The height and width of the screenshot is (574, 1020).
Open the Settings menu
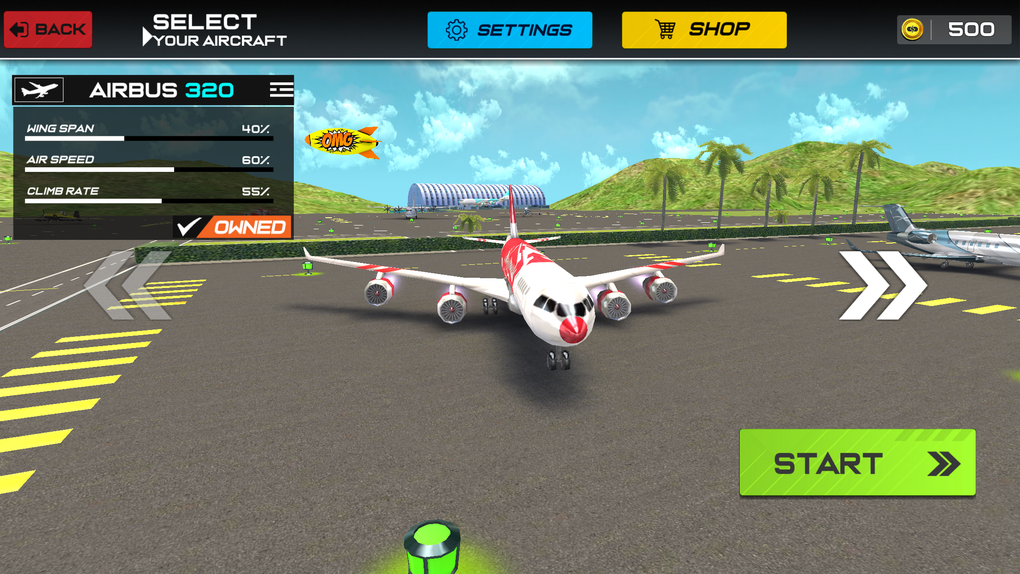[x=510, y=30]
